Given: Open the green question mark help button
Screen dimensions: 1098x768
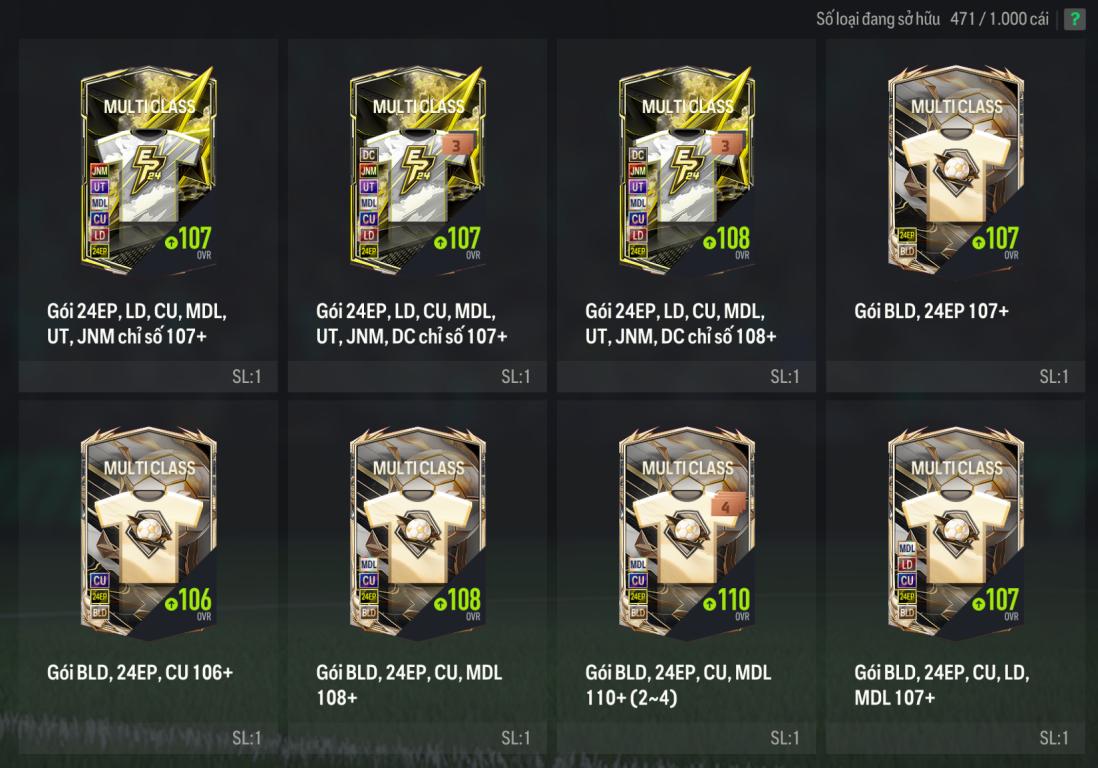Looking at the screenshot, I should pos(1074,19).
